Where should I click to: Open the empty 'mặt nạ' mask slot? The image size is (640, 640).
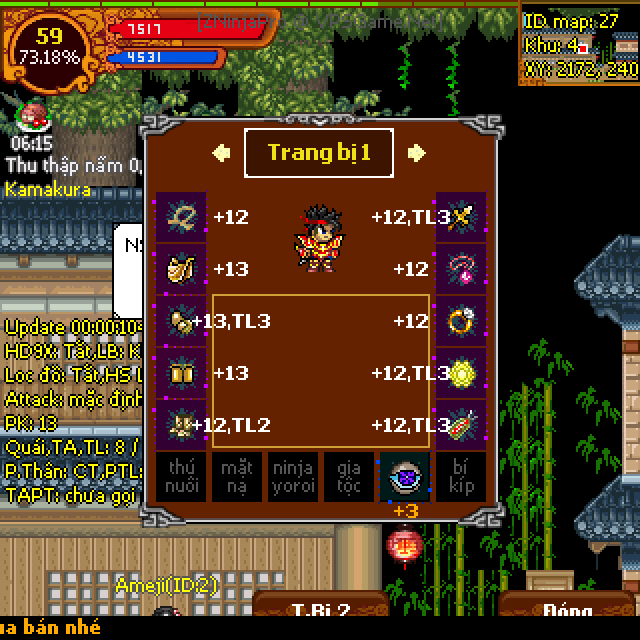237,477
